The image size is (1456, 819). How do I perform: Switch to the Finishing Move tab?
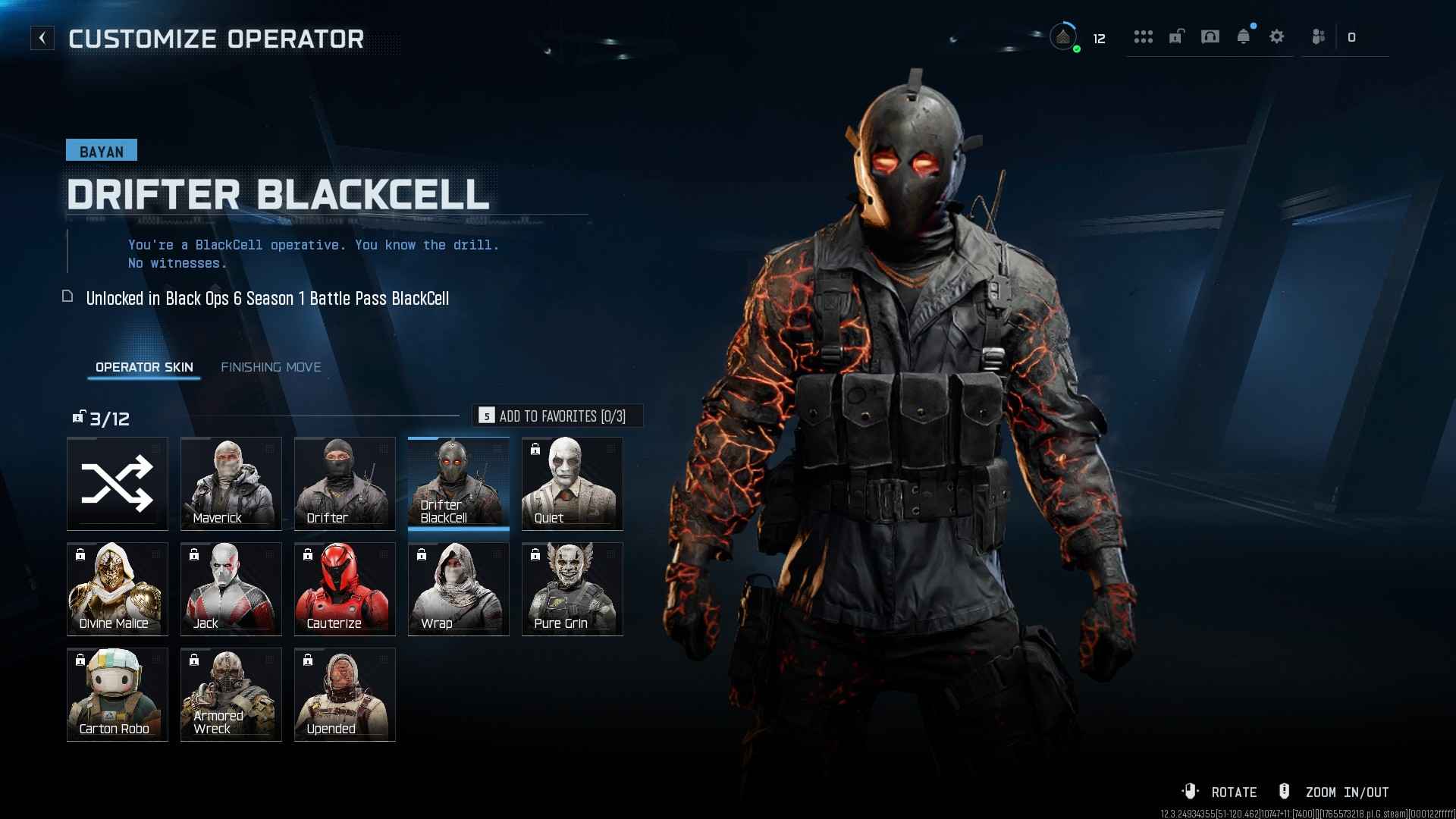tap(271, 367)
